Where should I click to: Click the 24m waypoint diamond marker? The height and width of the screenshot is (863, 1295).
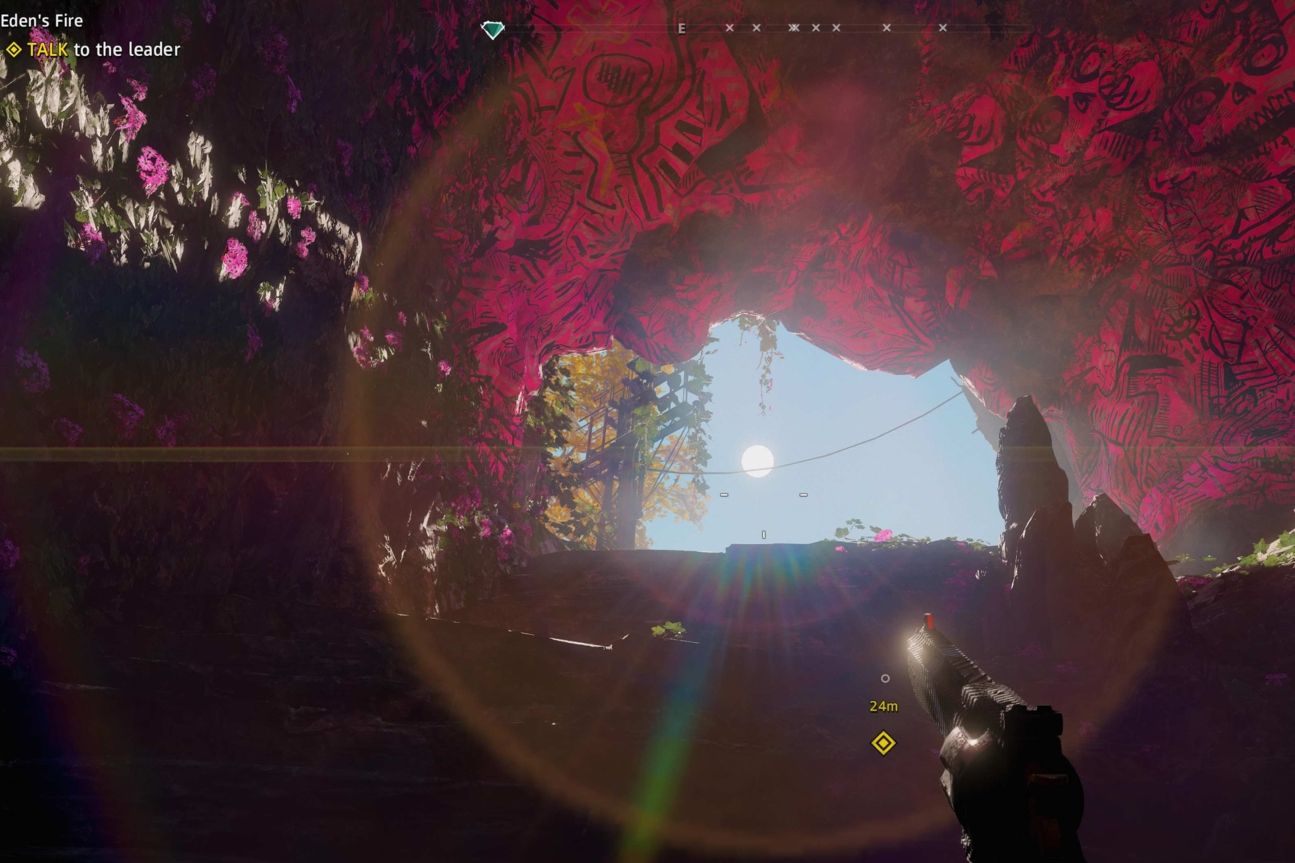click(882, 744)
